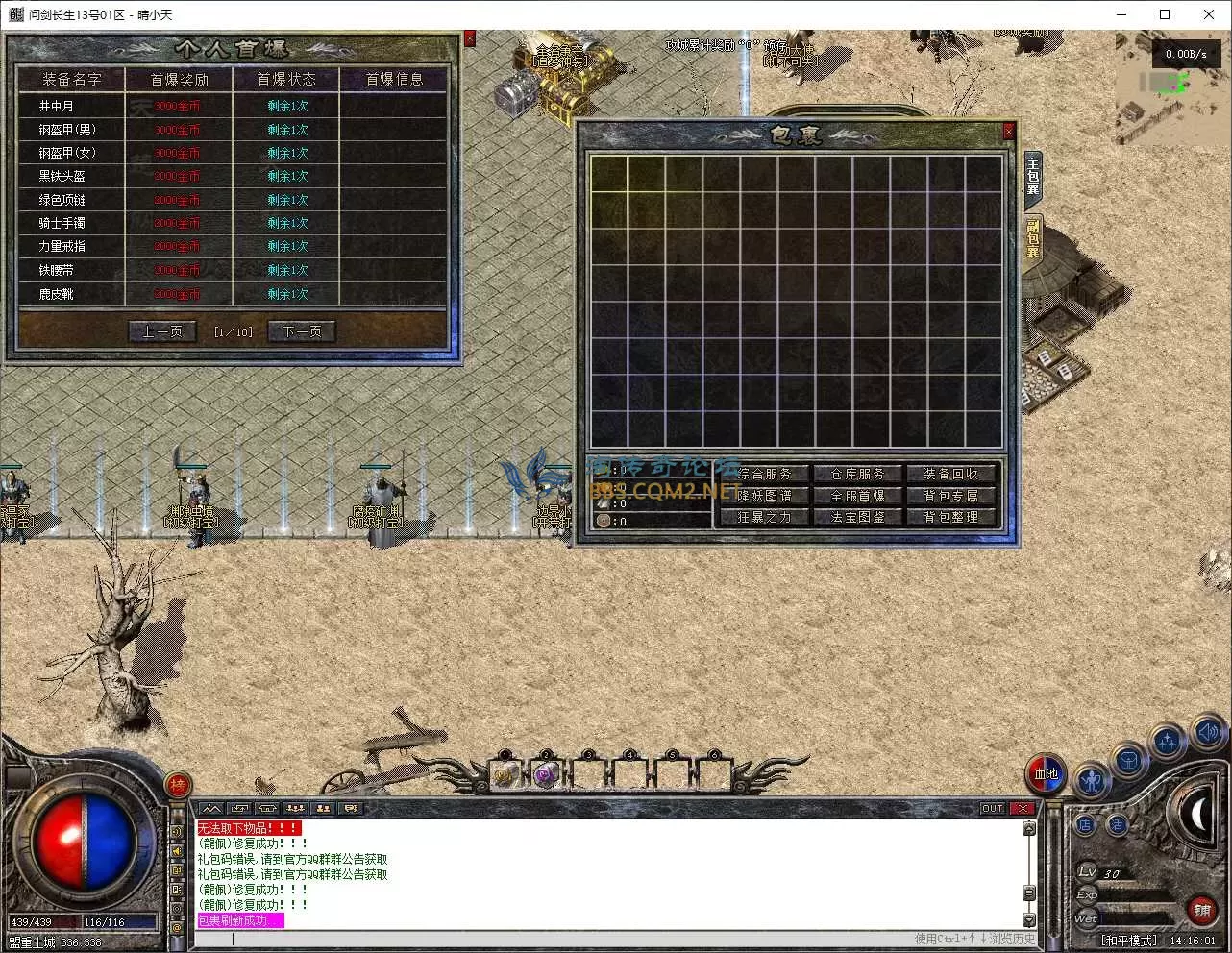
Task: Open the 背包专属 button
Action: [x=950, y=496]
